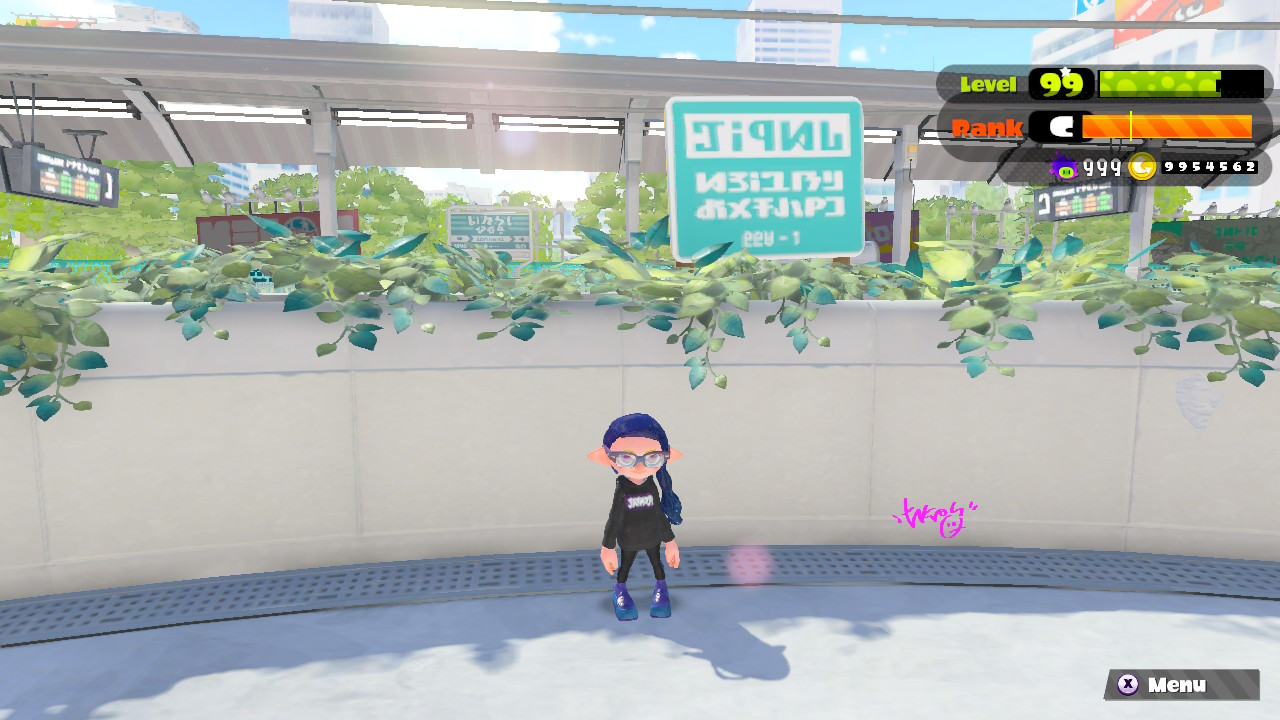The image size is (1280, 720).
Task: Click the pink graffiti tag on the wall
Action: click(935, 515)
